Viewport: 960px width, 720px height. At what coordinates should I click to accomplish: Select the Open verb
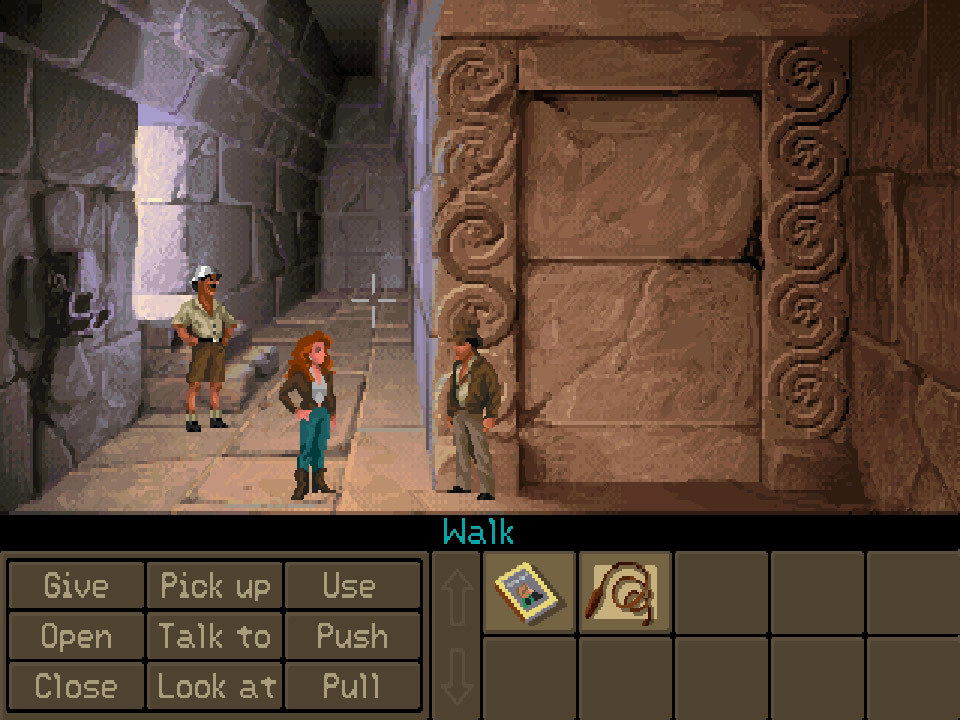(76, 636)
